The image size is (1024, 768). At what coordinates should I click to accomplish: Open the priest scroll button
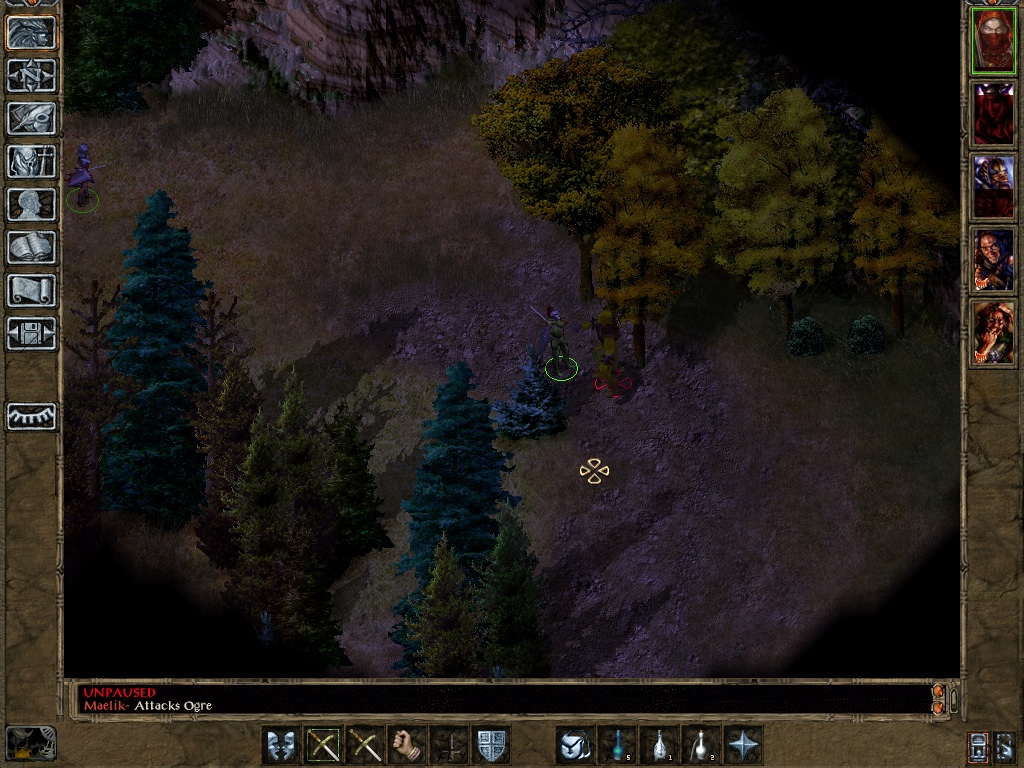(31, 290)
